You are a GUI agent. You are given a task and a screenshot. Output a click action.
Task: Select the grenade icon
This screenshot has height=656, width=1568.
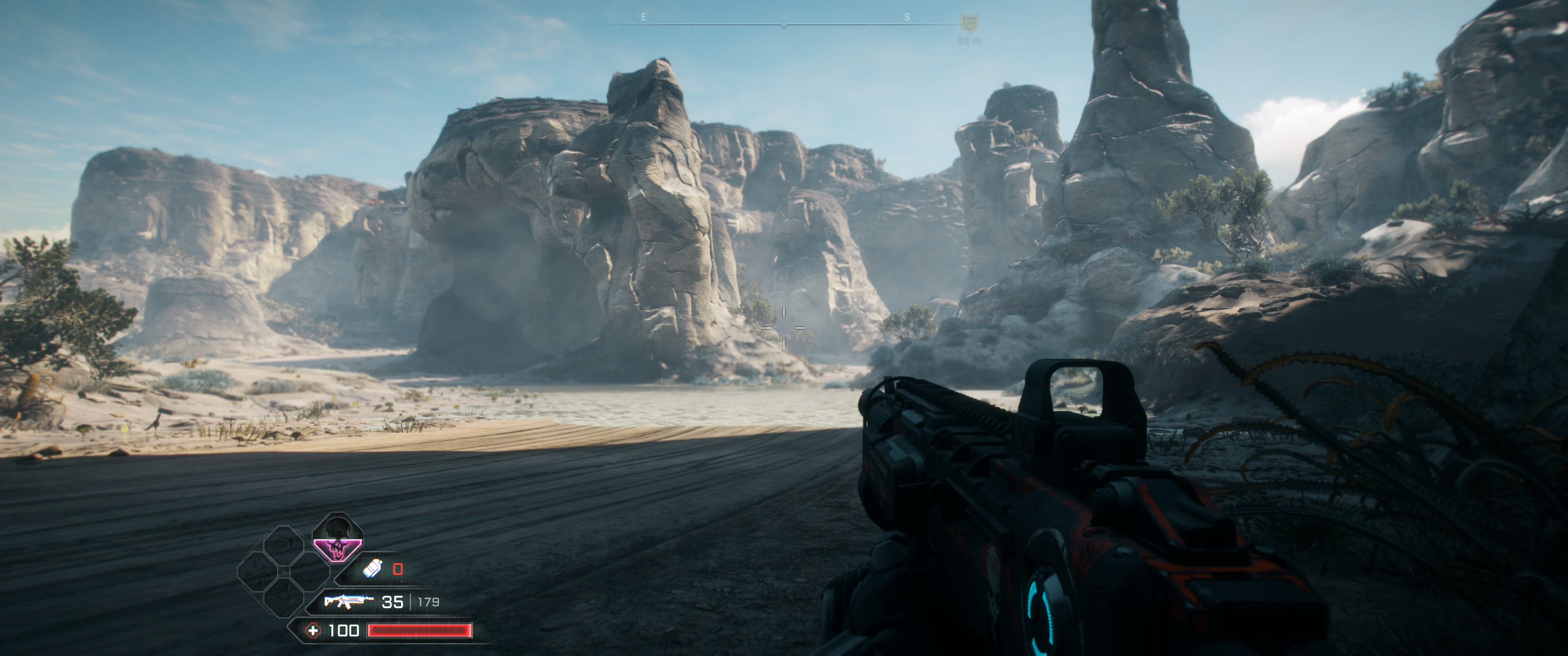372,569
